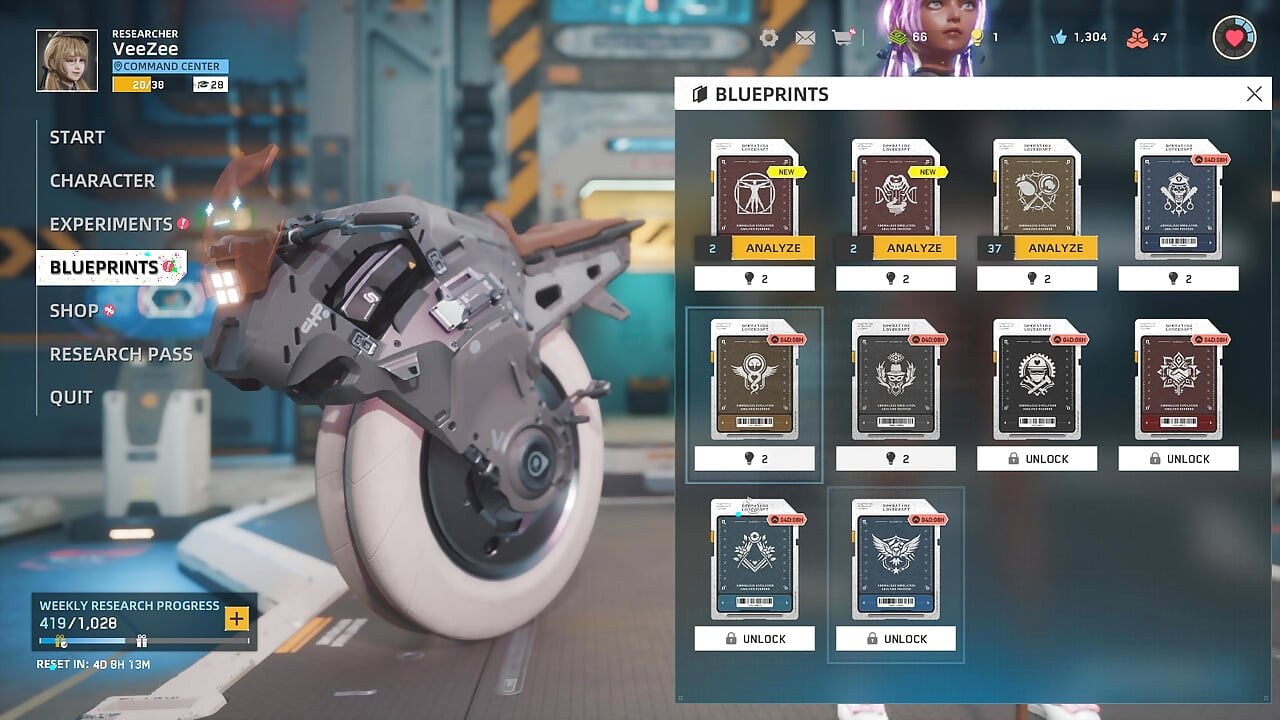1280x720 pixels.
Task: Close the Blueprints panel
Action: [1254, 94]
